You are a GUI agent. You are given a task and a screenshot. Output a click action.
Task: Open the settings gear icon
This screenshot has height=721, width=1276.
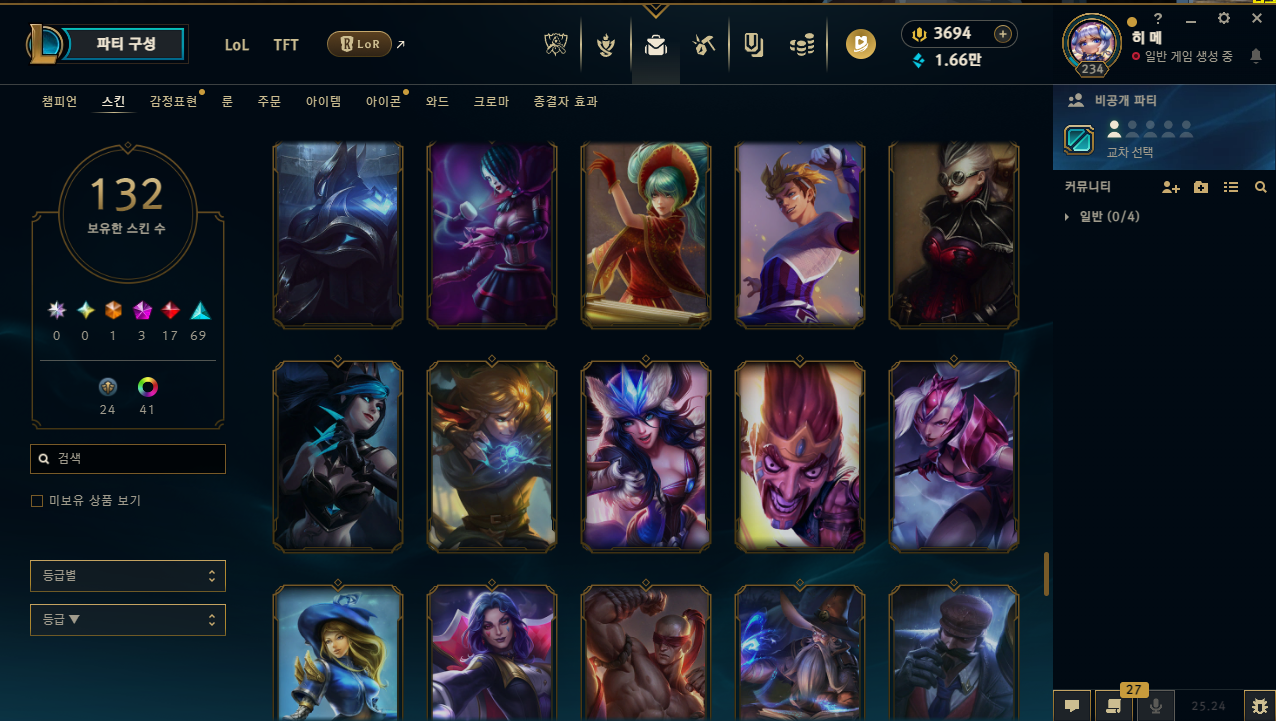1224,18
